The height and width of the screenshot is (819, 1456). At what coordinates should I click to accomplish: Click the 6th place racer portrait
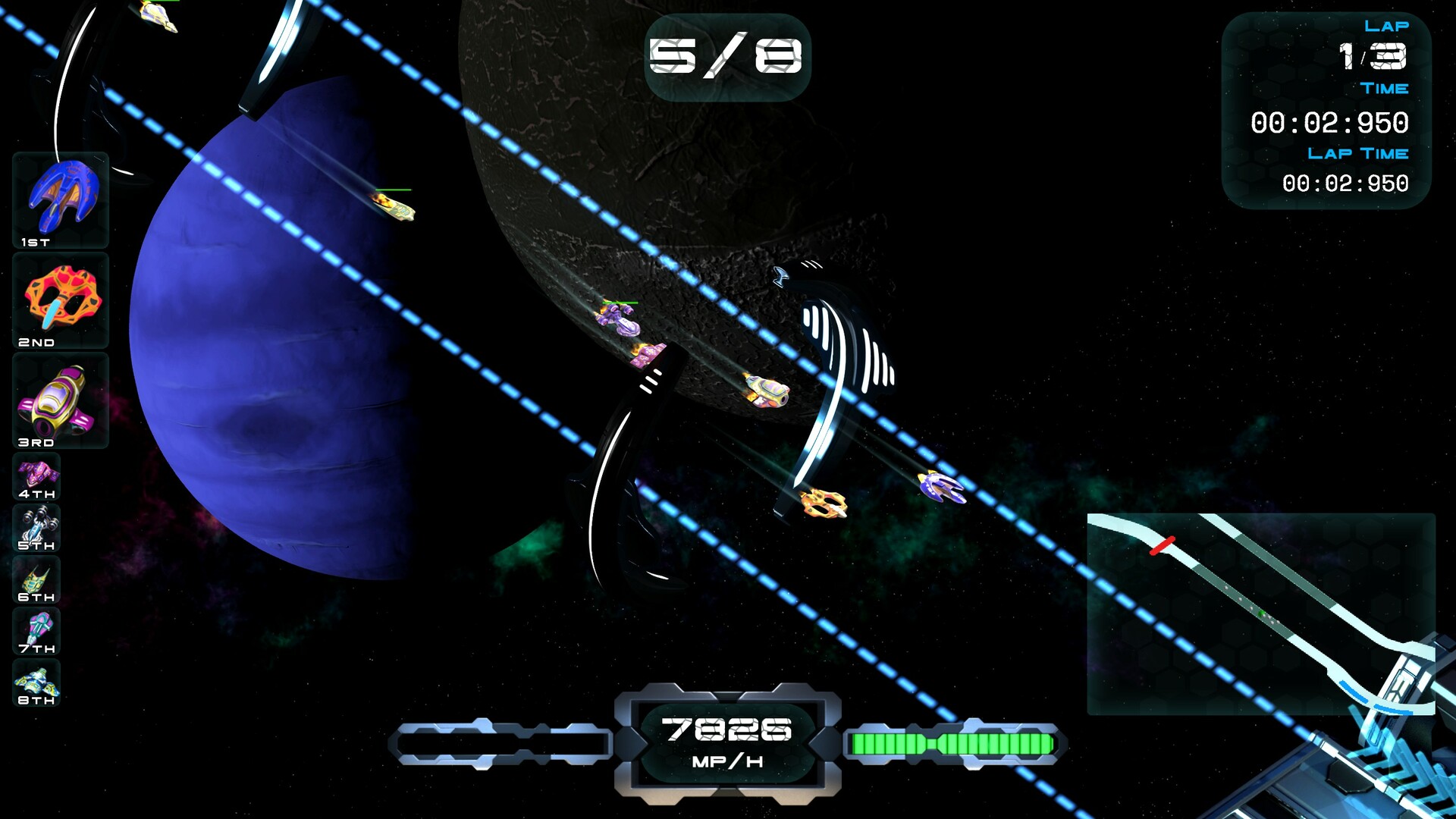[x=36, y=580]
